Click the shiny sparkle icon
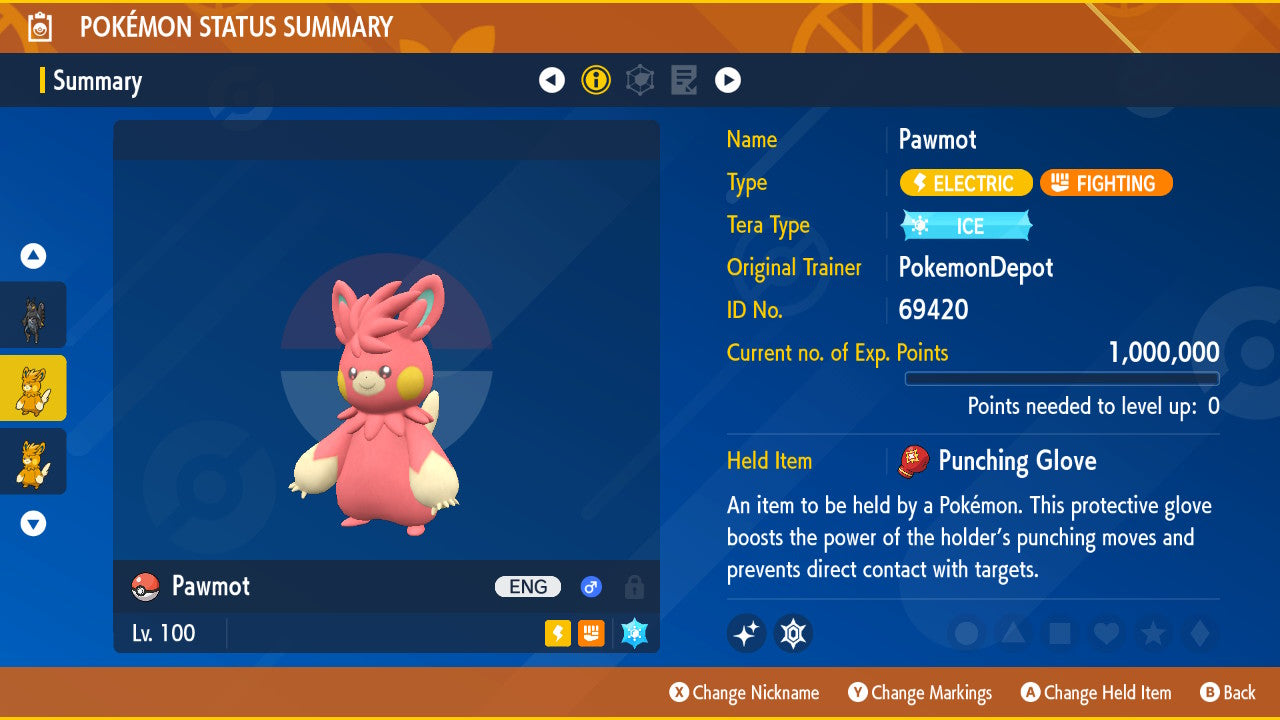Viewport: 1280px width, 720px height. pos(746,633)
